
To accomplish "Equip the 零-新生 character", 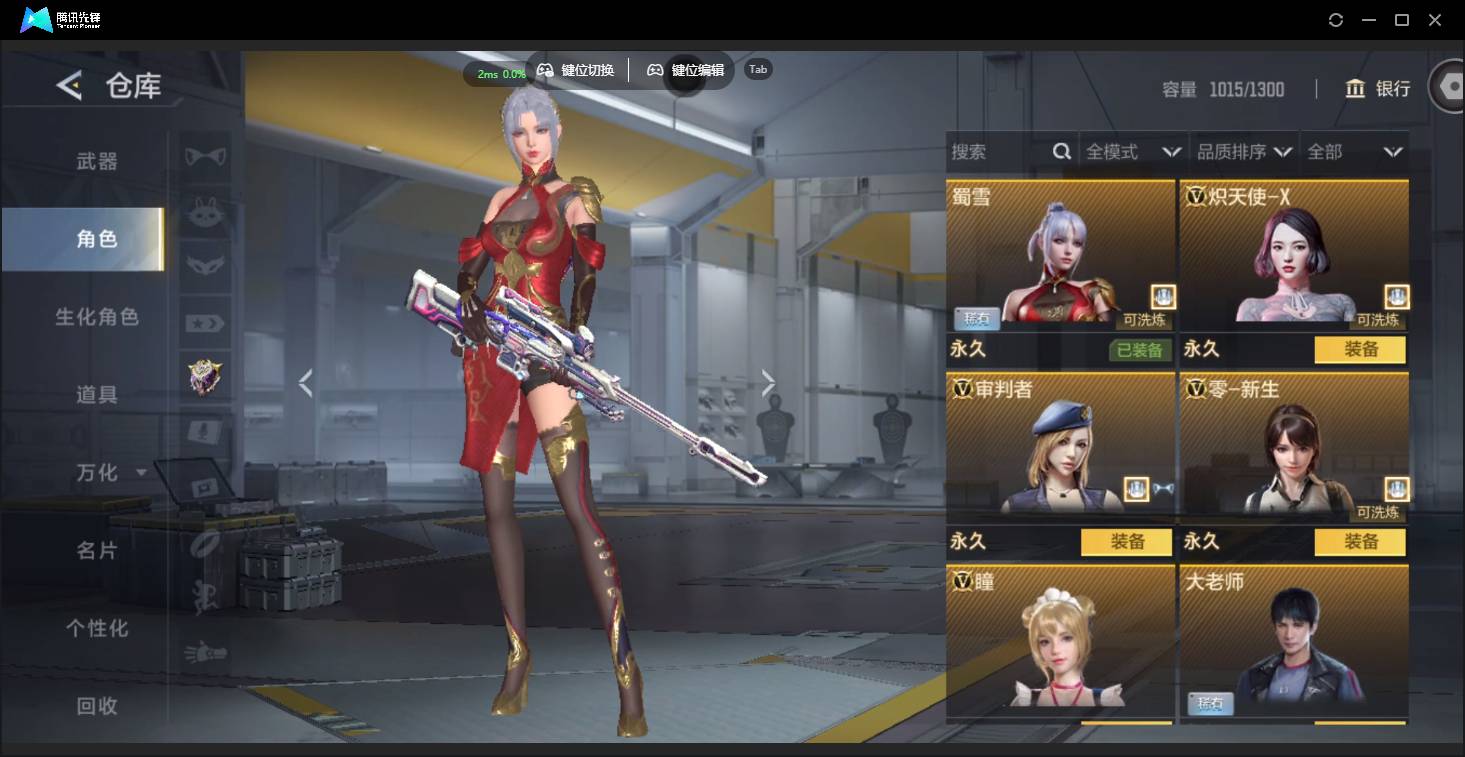I will [x=1360, y=542].
